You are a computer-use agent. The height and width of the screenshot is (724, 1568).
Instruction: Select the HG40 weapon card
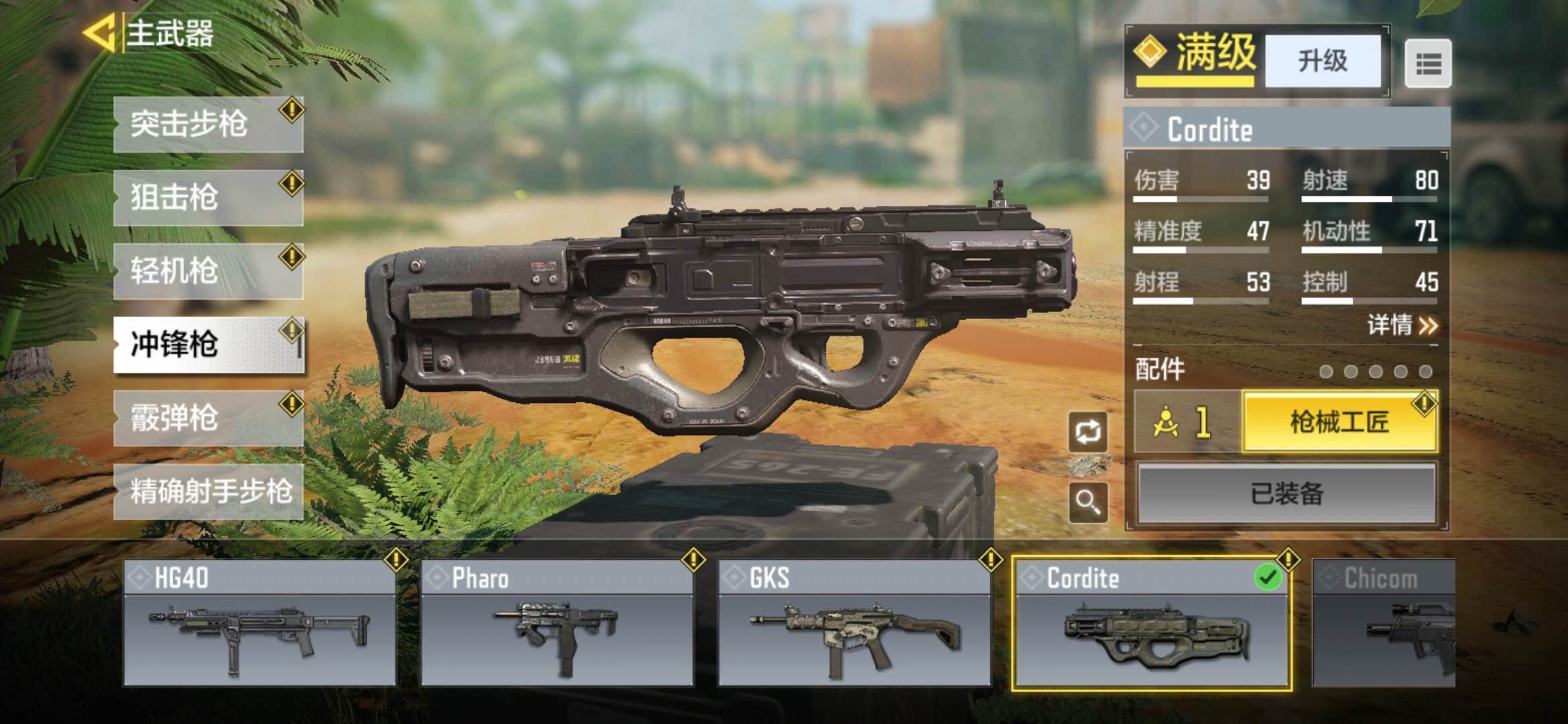pyautogui.click(x=259, y=623)
